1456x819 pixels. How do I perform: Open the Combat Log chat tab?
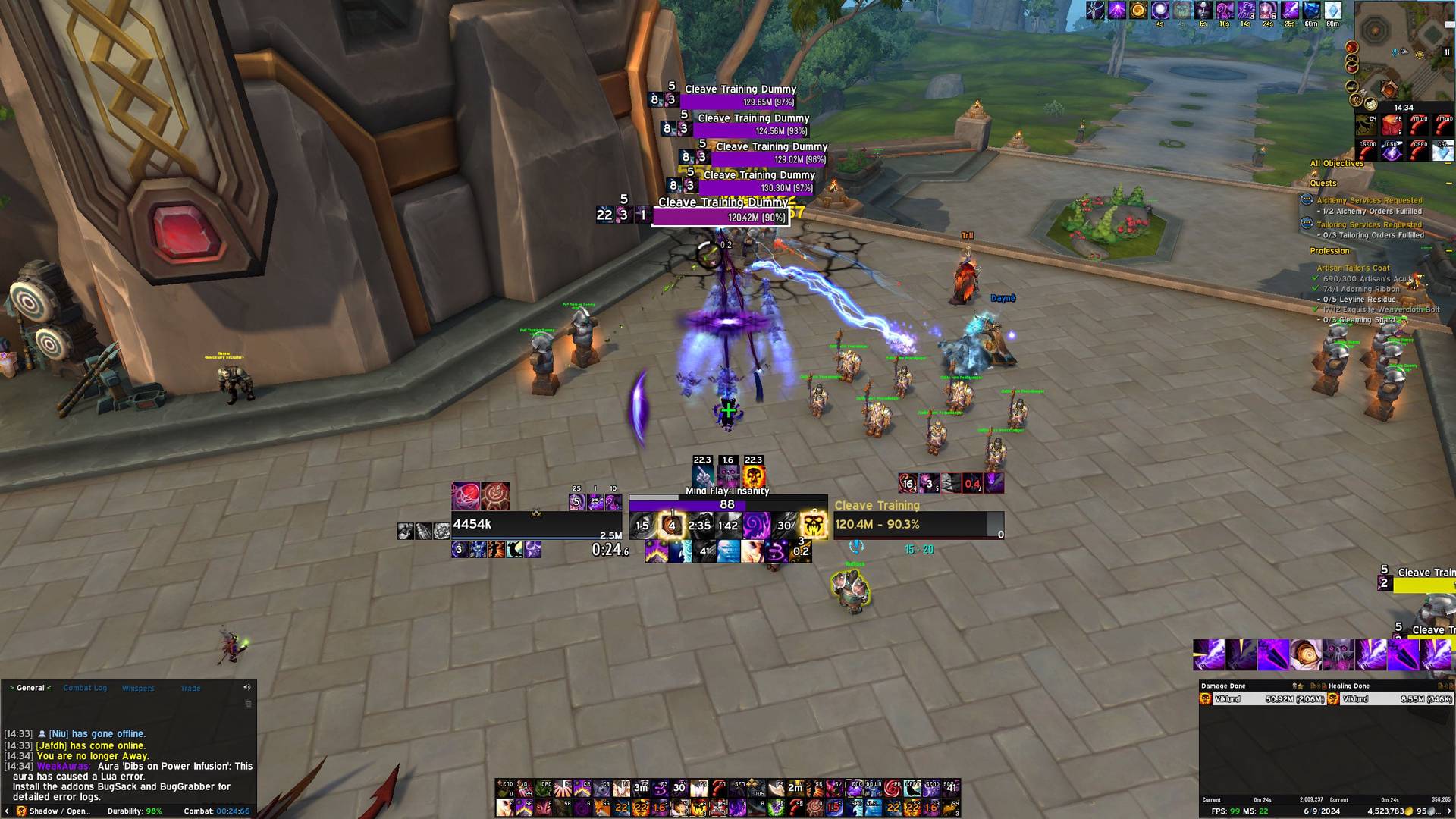click(85, 688)
